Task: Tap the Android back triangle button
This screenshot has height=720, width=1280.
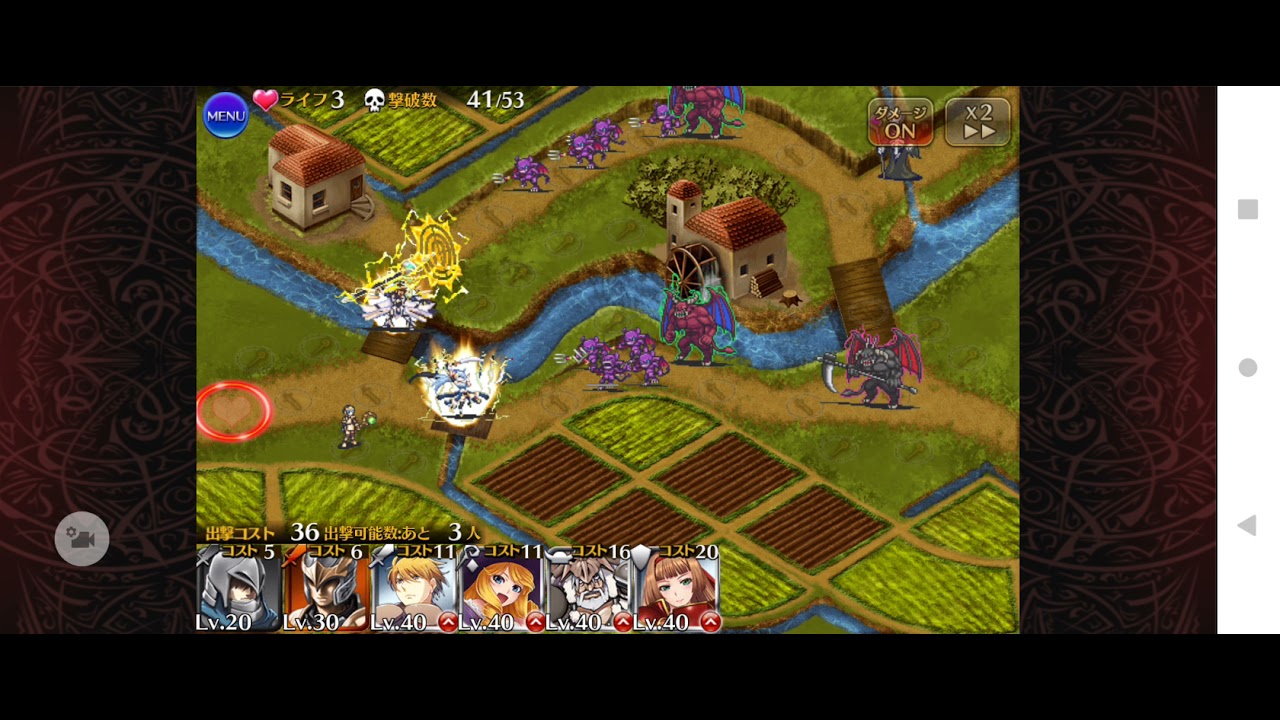Action: click(1246, 526)
